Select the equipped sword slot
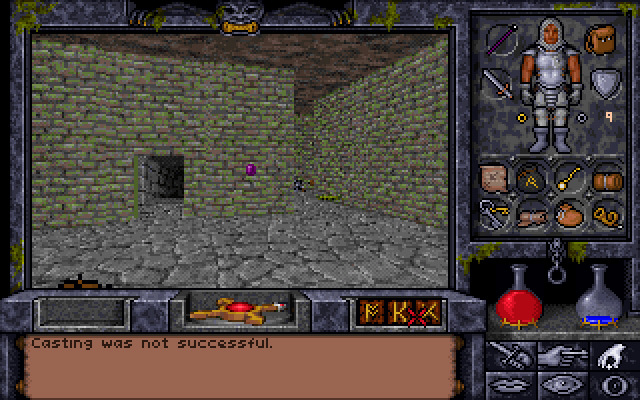The width and height of the screenshot is (640, 400). pyautogui.click(x=498, y=83)
